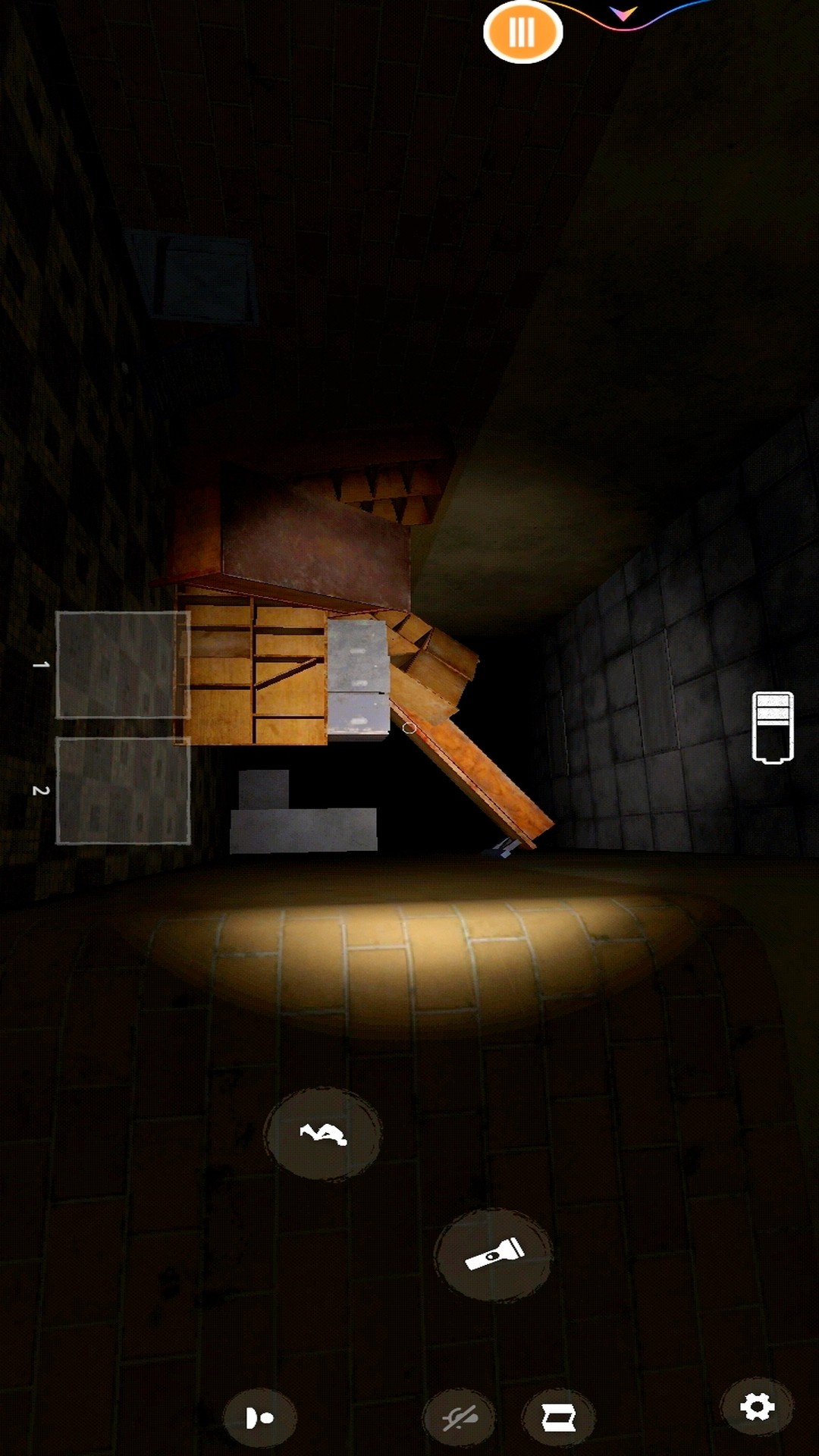The width and height of the screenshot is (819, 1456).
Task: Activate the crouching figure button
Action: point(323,1134)
